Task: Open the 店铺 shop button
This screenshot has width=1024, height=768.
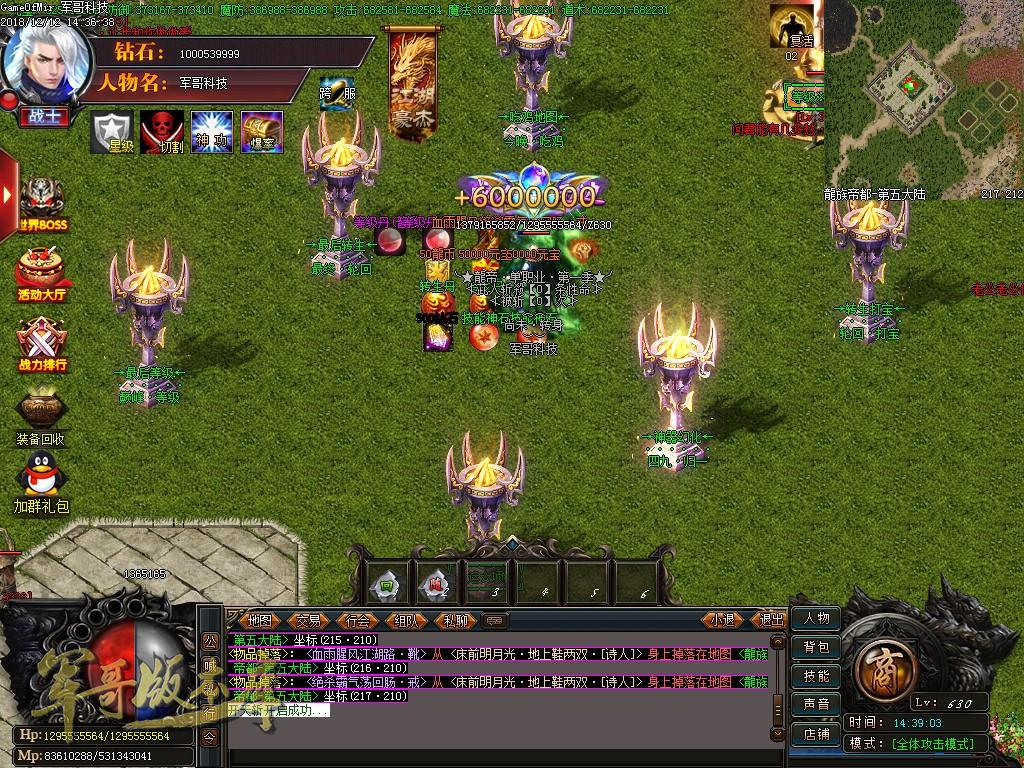Action: 816,733
